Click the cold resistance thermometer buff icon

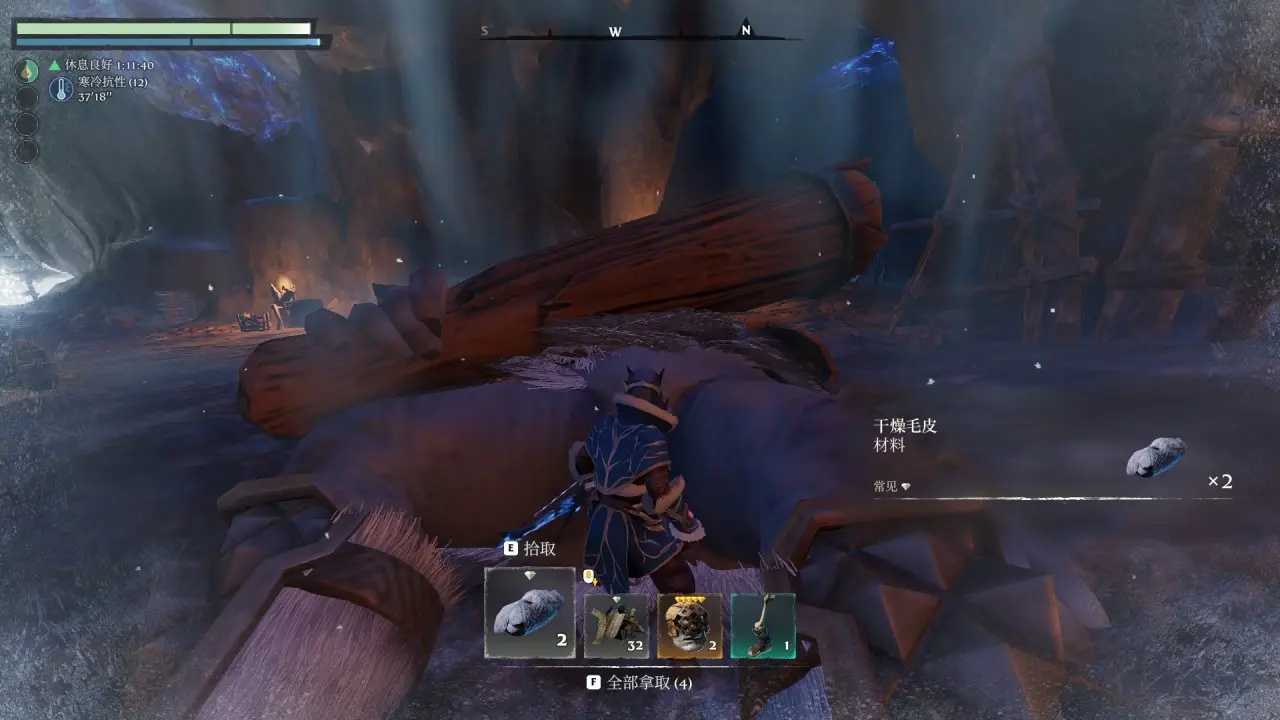[x=60, y=90]
